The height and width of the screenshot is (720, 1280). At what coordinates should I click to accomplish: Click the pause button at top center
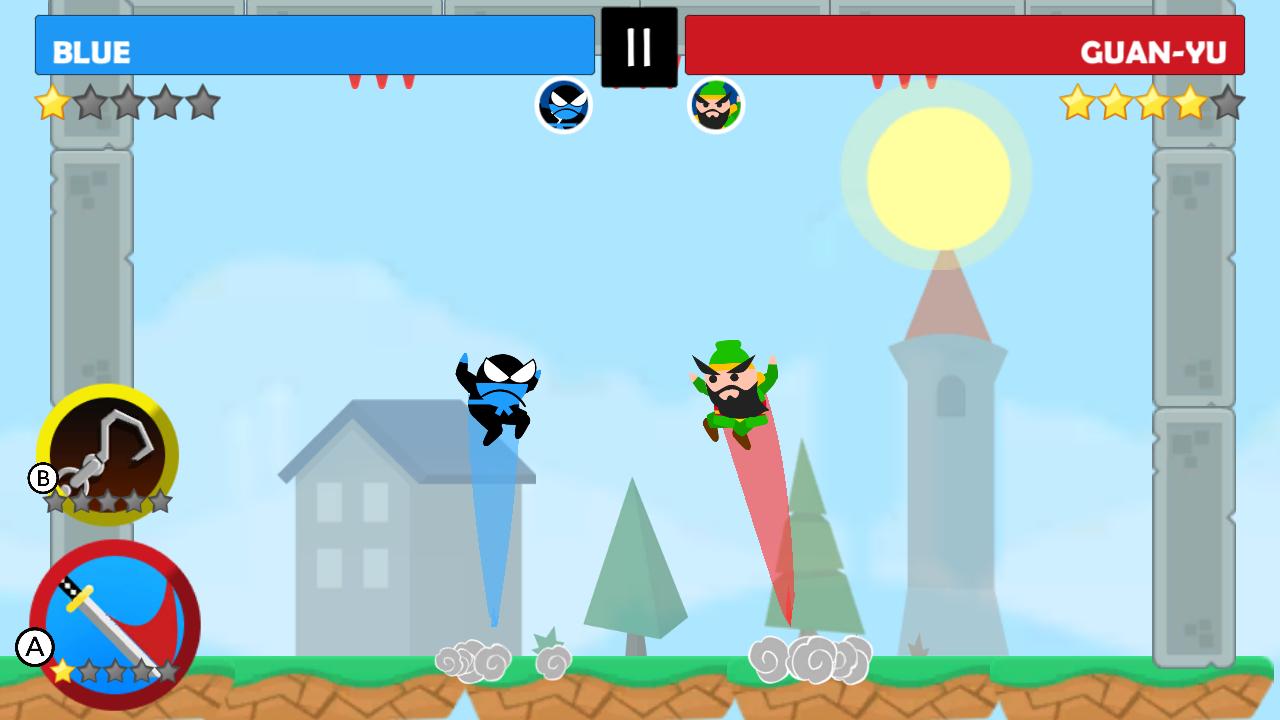point(639,46)
